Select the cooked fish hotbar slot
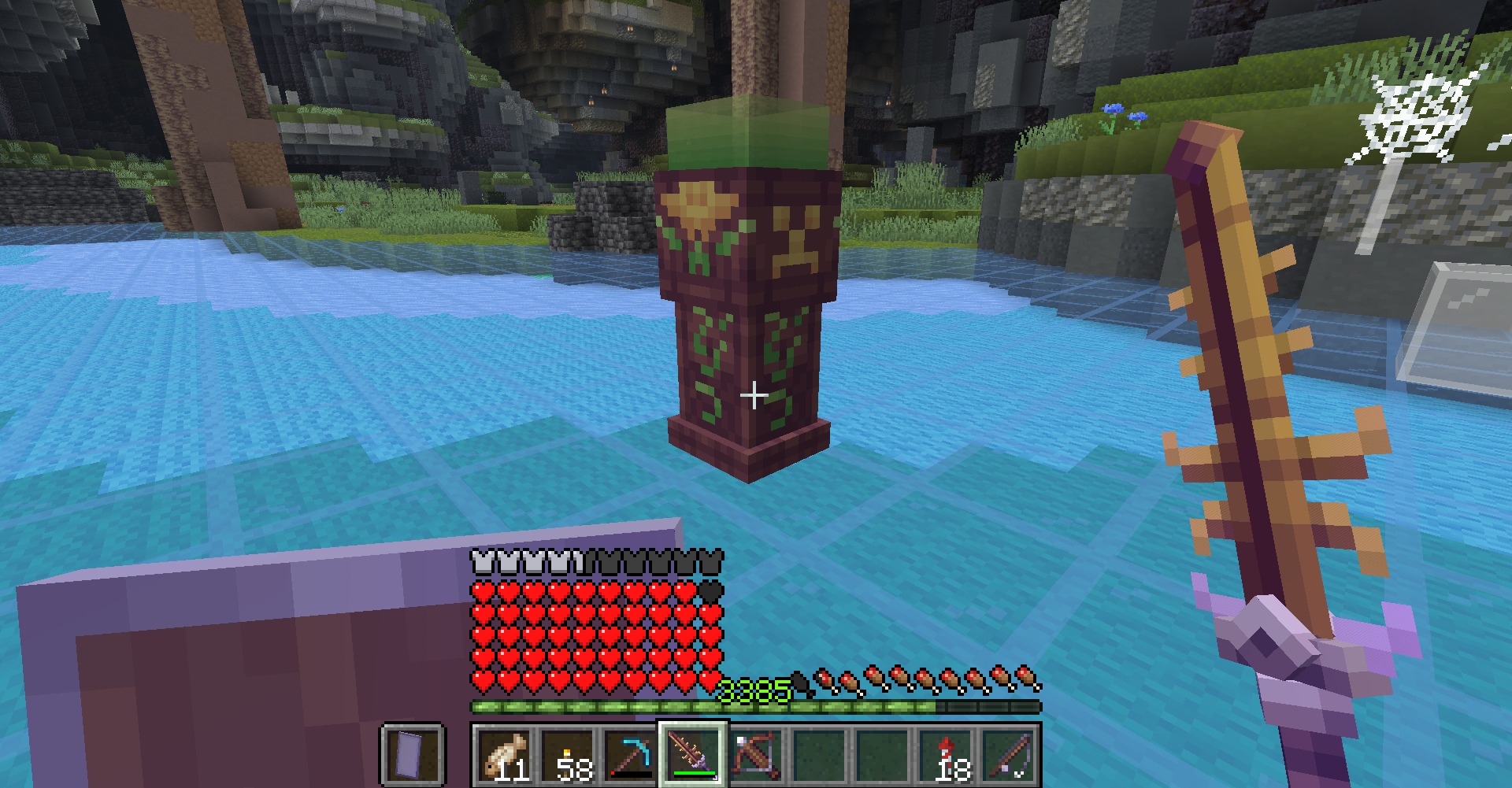1512x788 pixels. click(x=504, y=755)
